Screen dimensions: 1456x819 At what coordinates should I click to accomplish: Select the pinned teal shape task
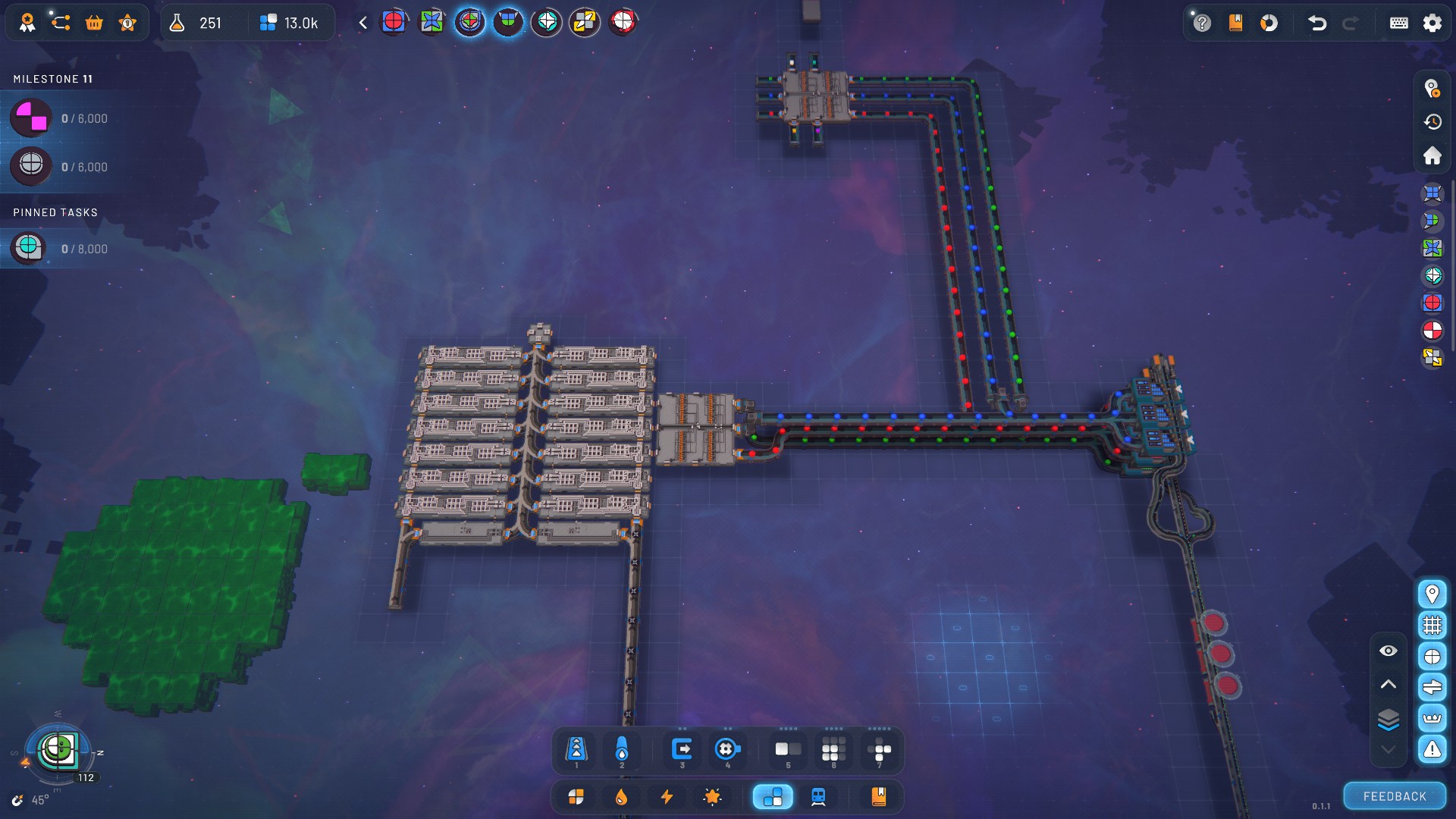click(x=29, y=248)
